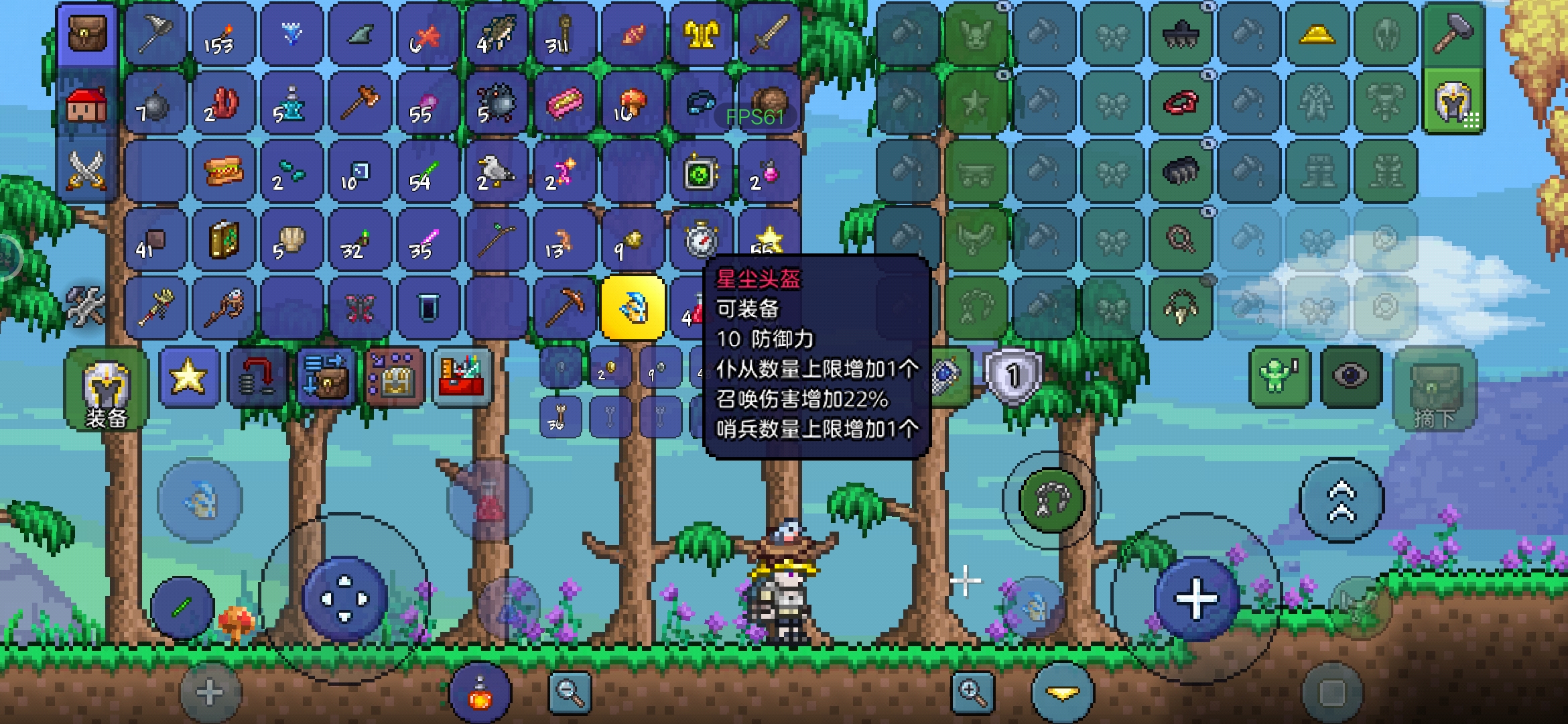The height and width of the screenshot is (724, 1568).
Task: Open the red toolbox settings icon
Action: (464, 377)
